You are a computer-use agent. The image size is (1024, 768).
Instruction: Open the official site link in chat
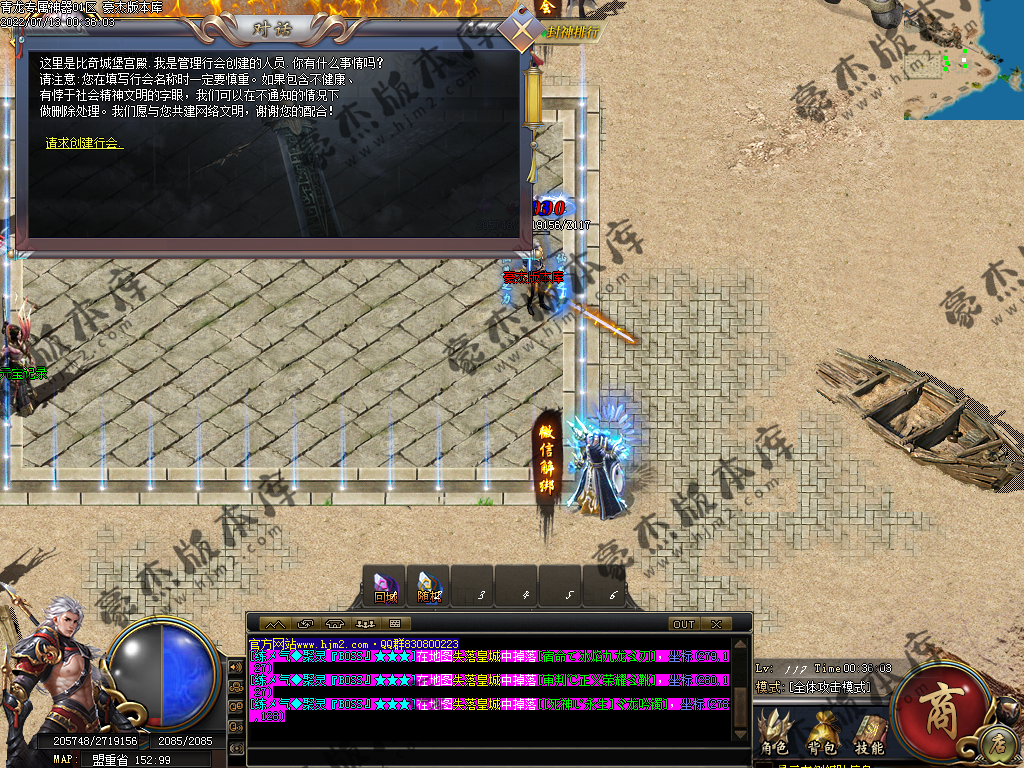pyautogui.click(x=310, y=644)
